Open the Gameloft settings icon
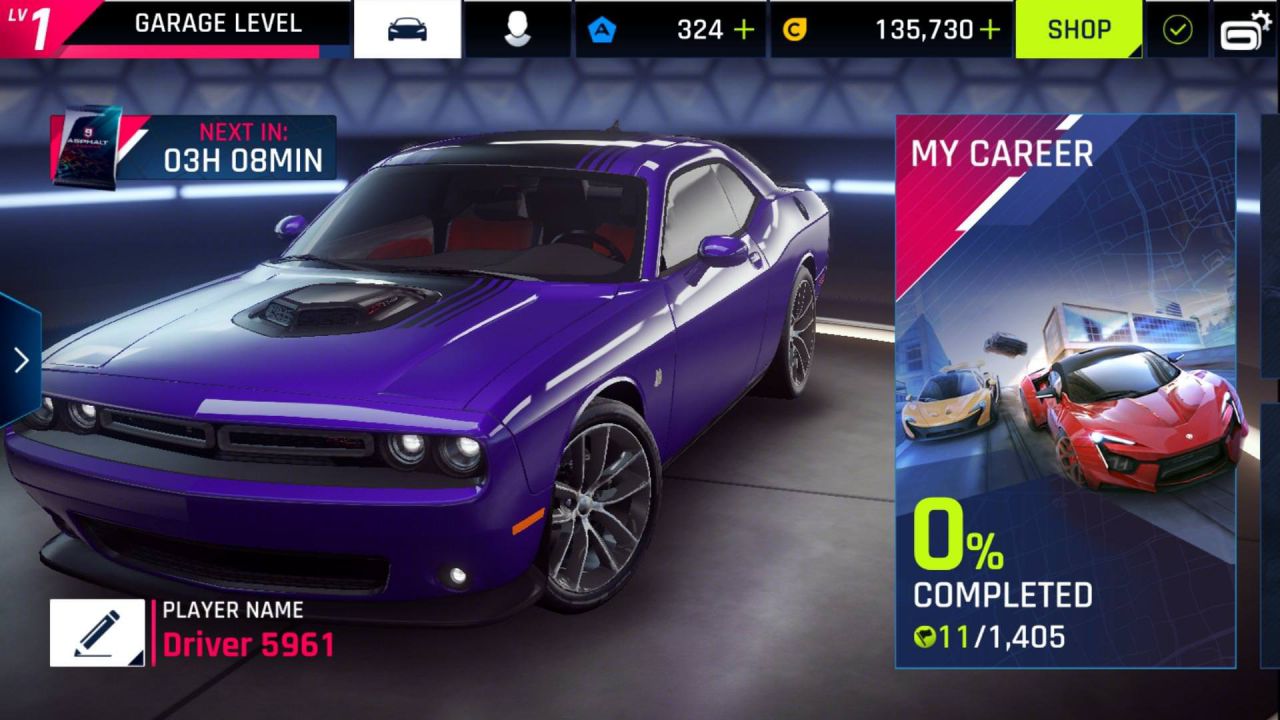This screenshot has height=720, width=1280. point(1242,28)
